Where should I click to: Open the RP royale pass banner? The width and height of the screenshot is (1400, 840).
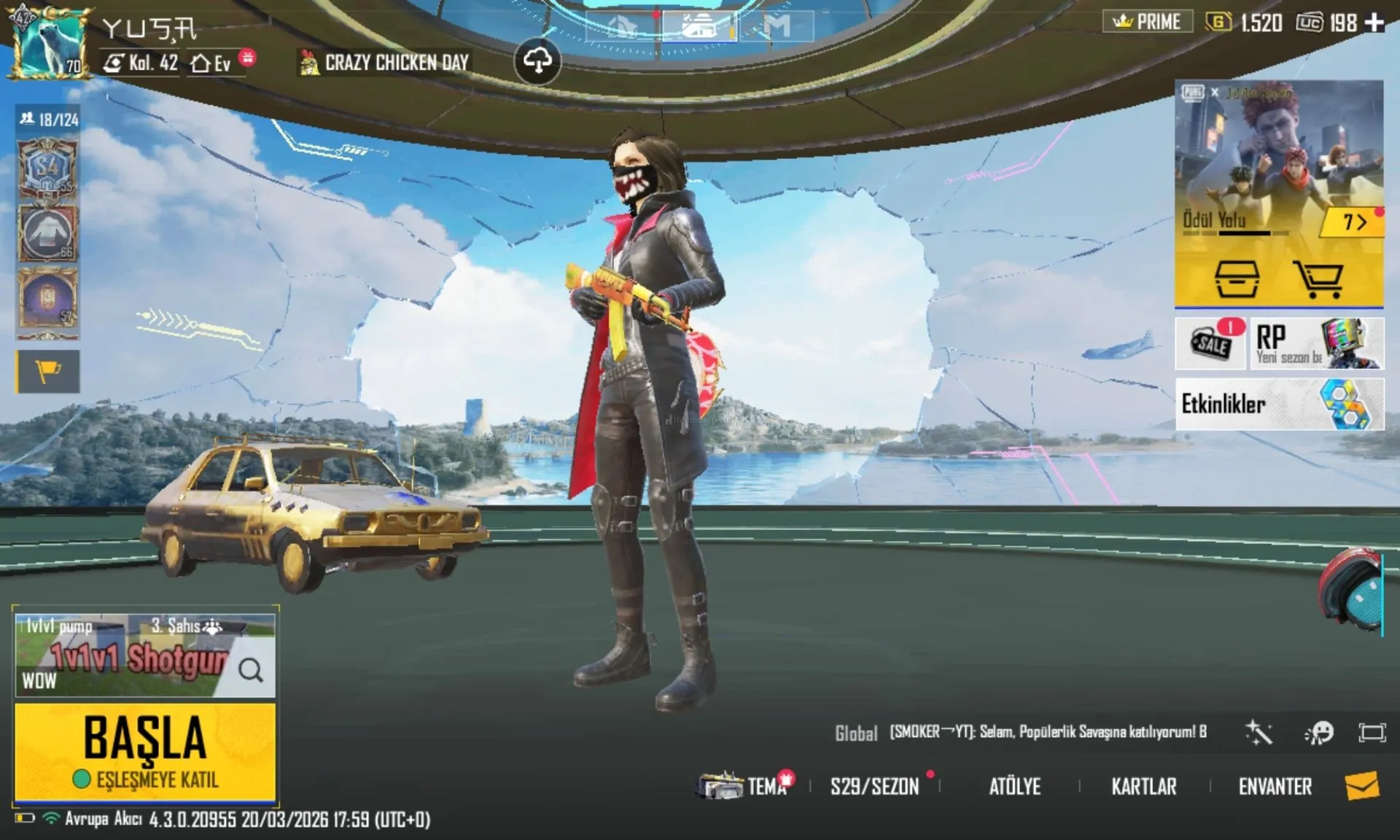click(1317, 343)
